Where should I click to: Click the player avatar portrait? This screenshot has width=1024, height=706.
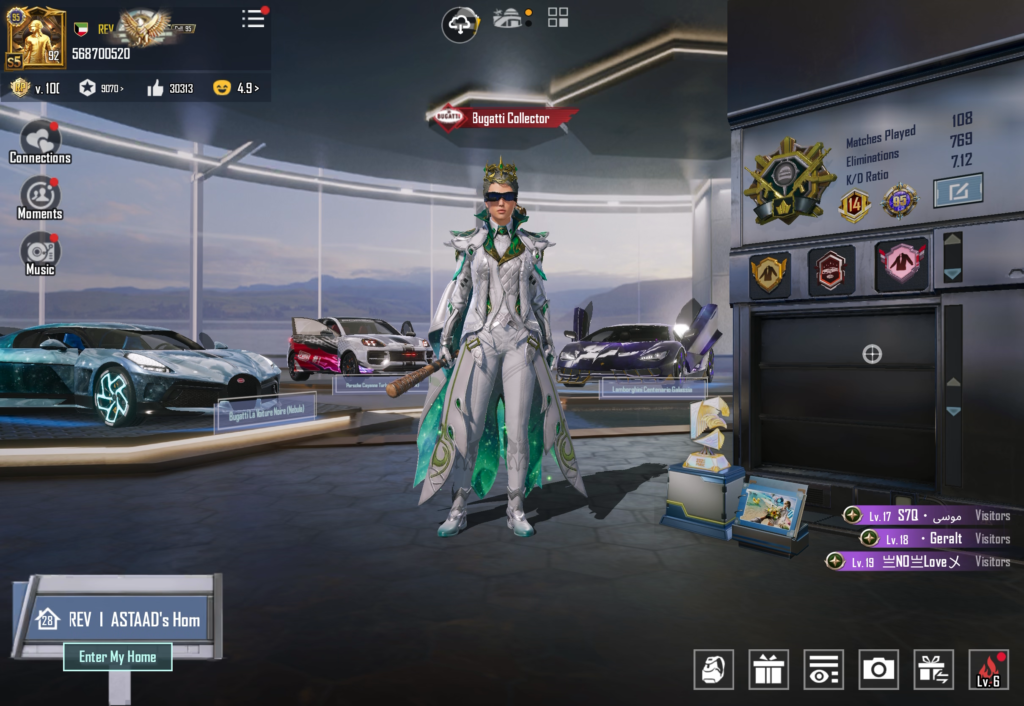36,37
